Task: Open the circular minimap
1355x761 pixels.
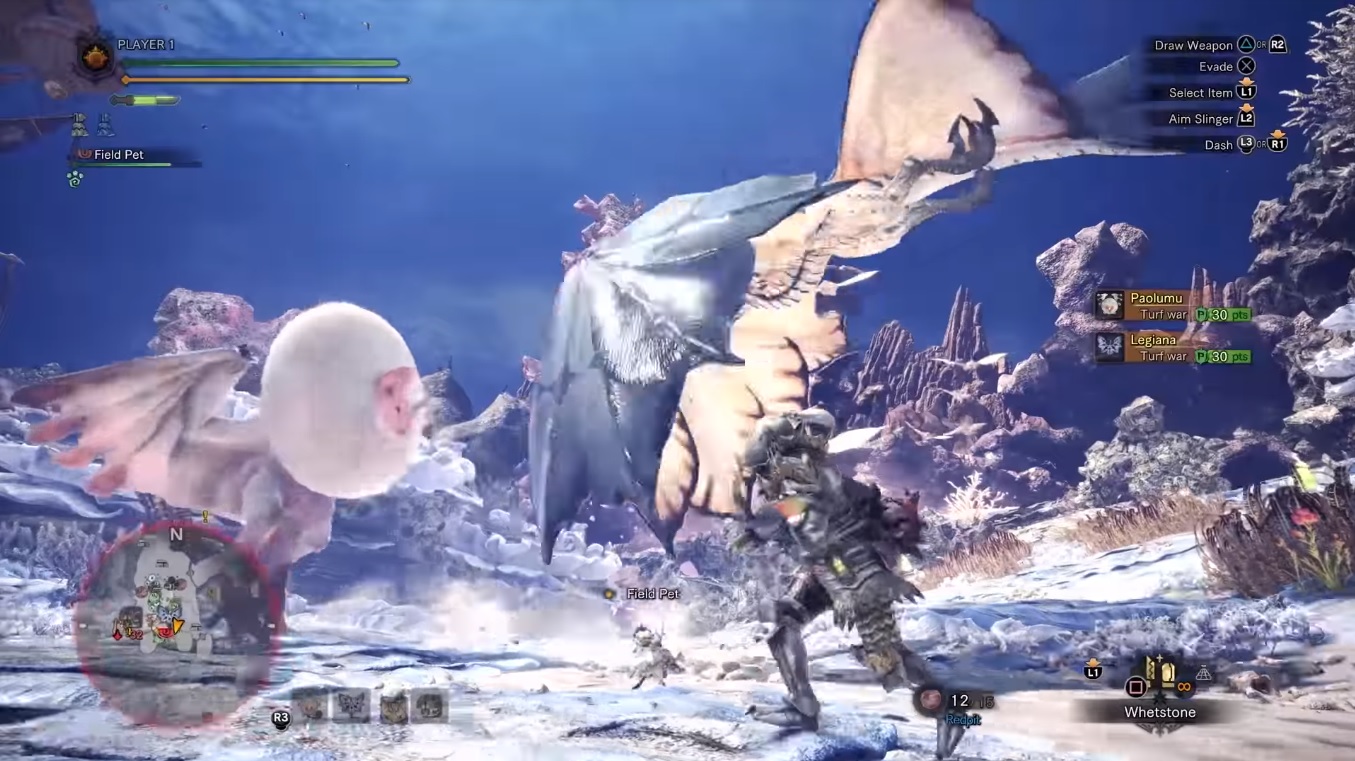Action: point(178,621)
